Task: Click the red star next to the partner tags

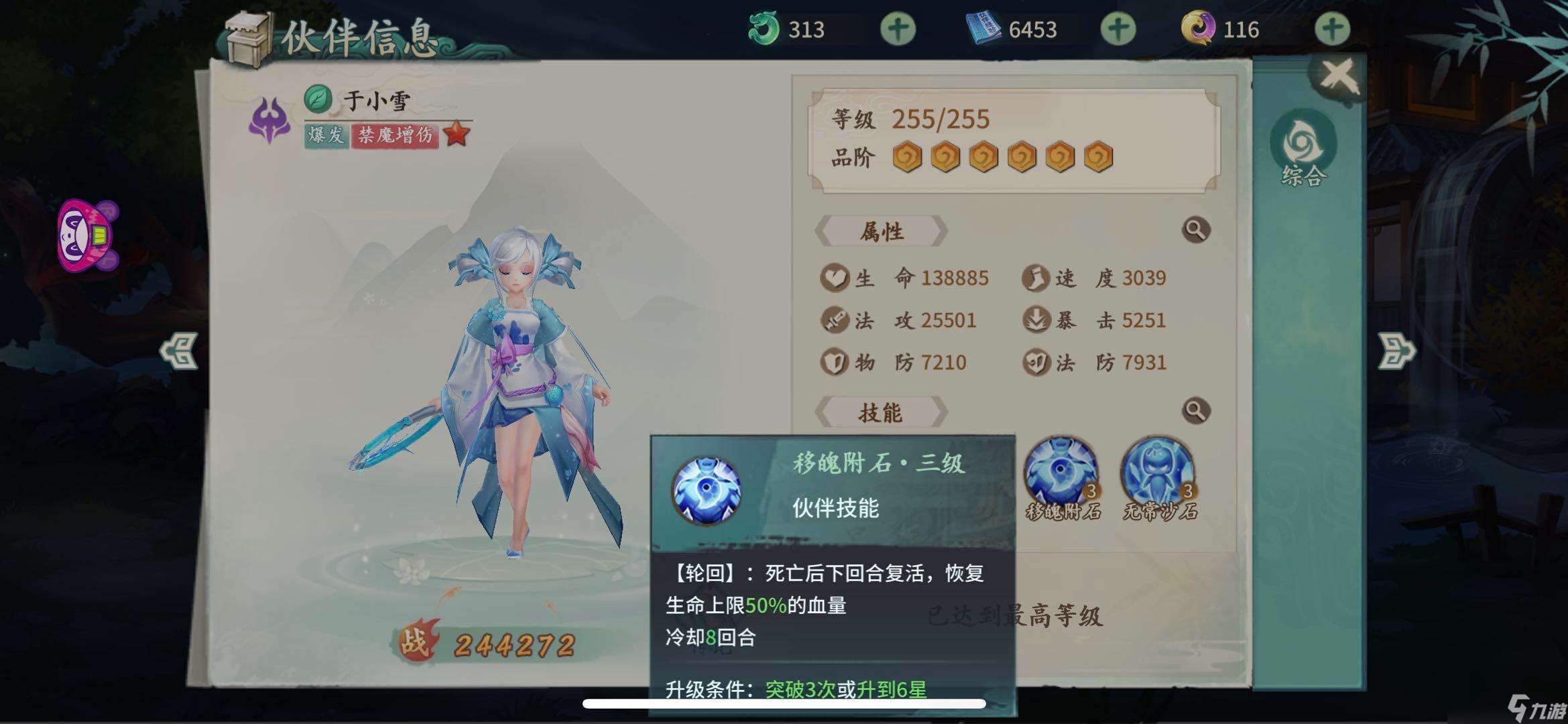Action: click(457, 133)
